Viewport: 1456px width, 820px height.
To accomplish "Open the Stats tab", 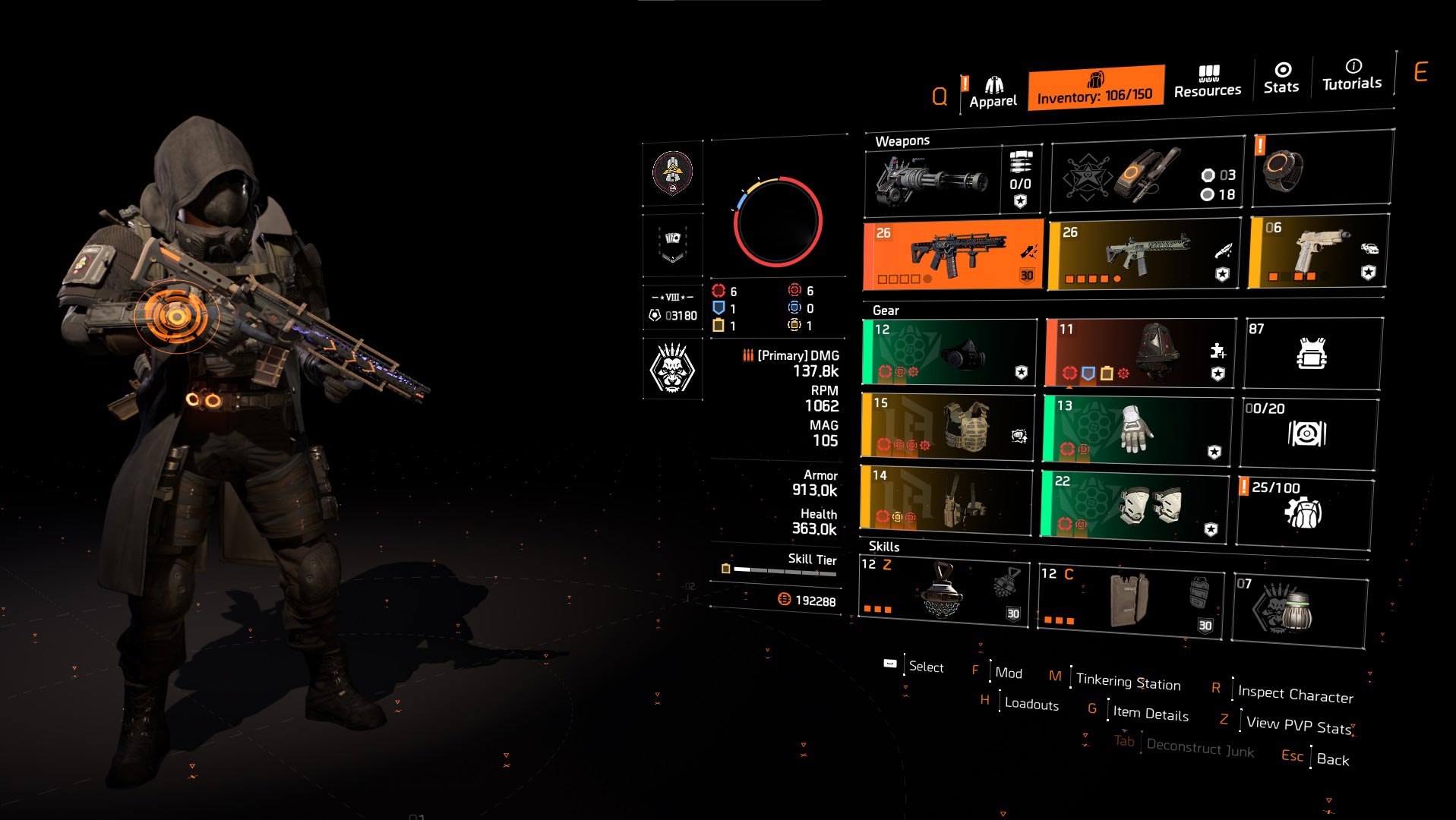I will (x=1281, y=79).
